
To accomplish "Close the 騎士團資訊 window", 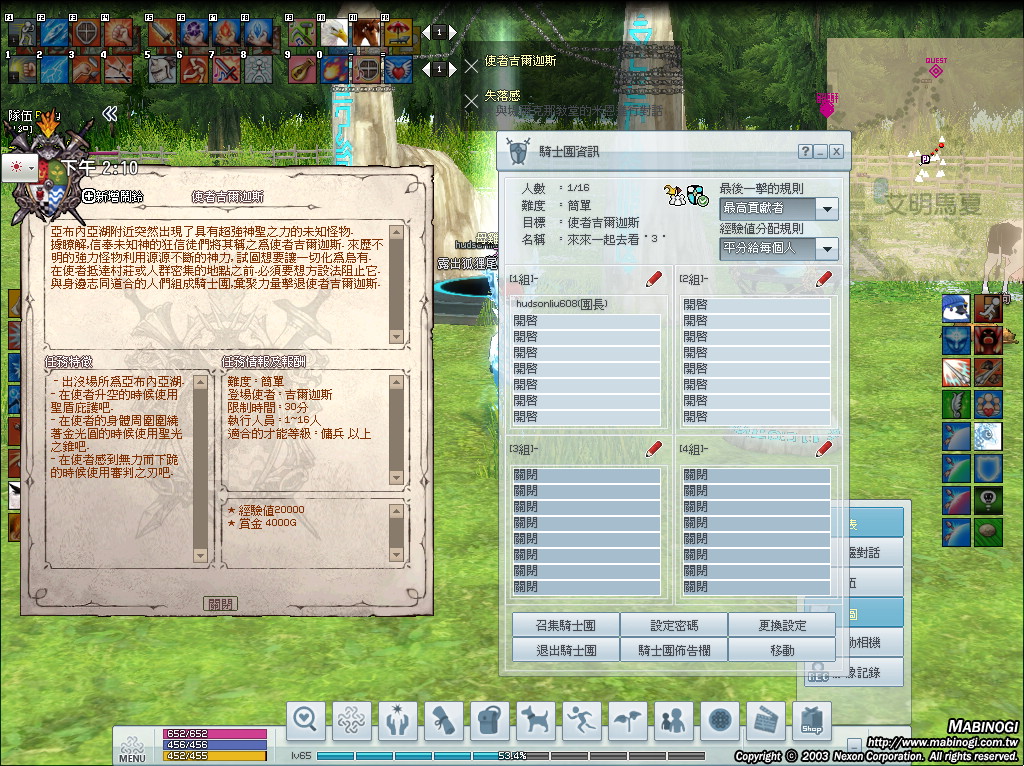I will point(836,152).
